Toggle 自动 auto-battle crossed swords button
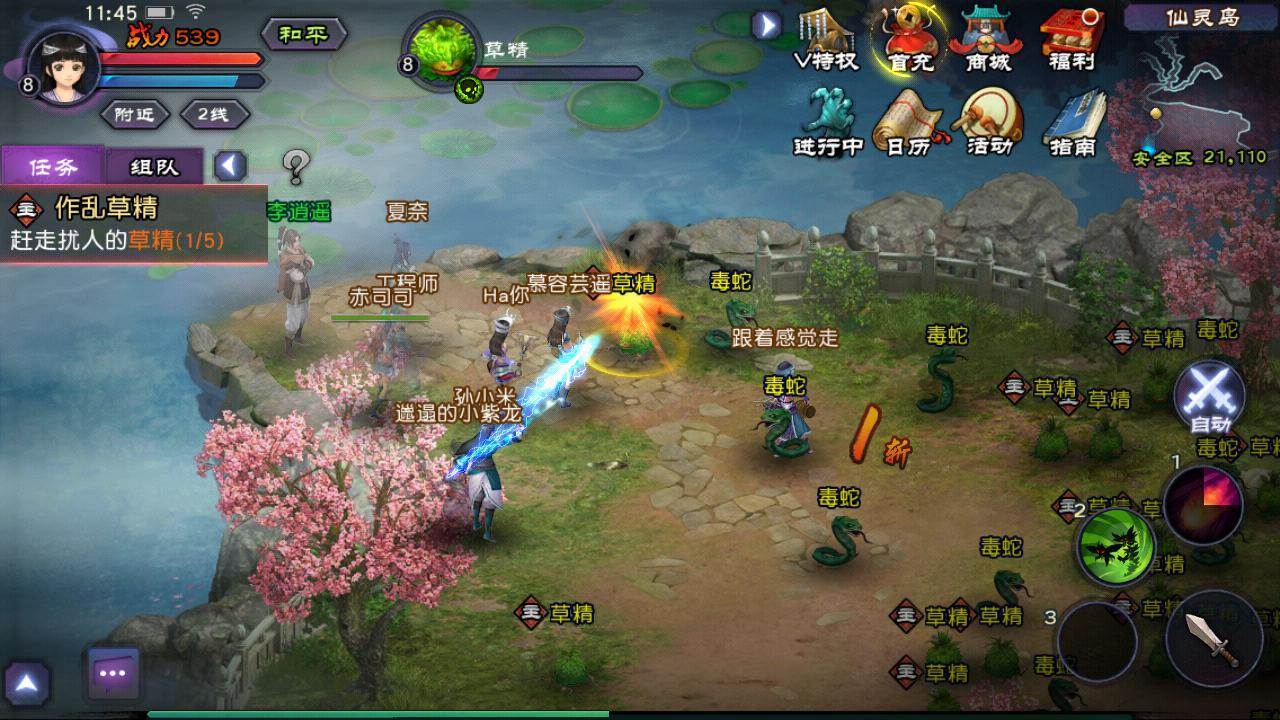 coord(1210,398)
